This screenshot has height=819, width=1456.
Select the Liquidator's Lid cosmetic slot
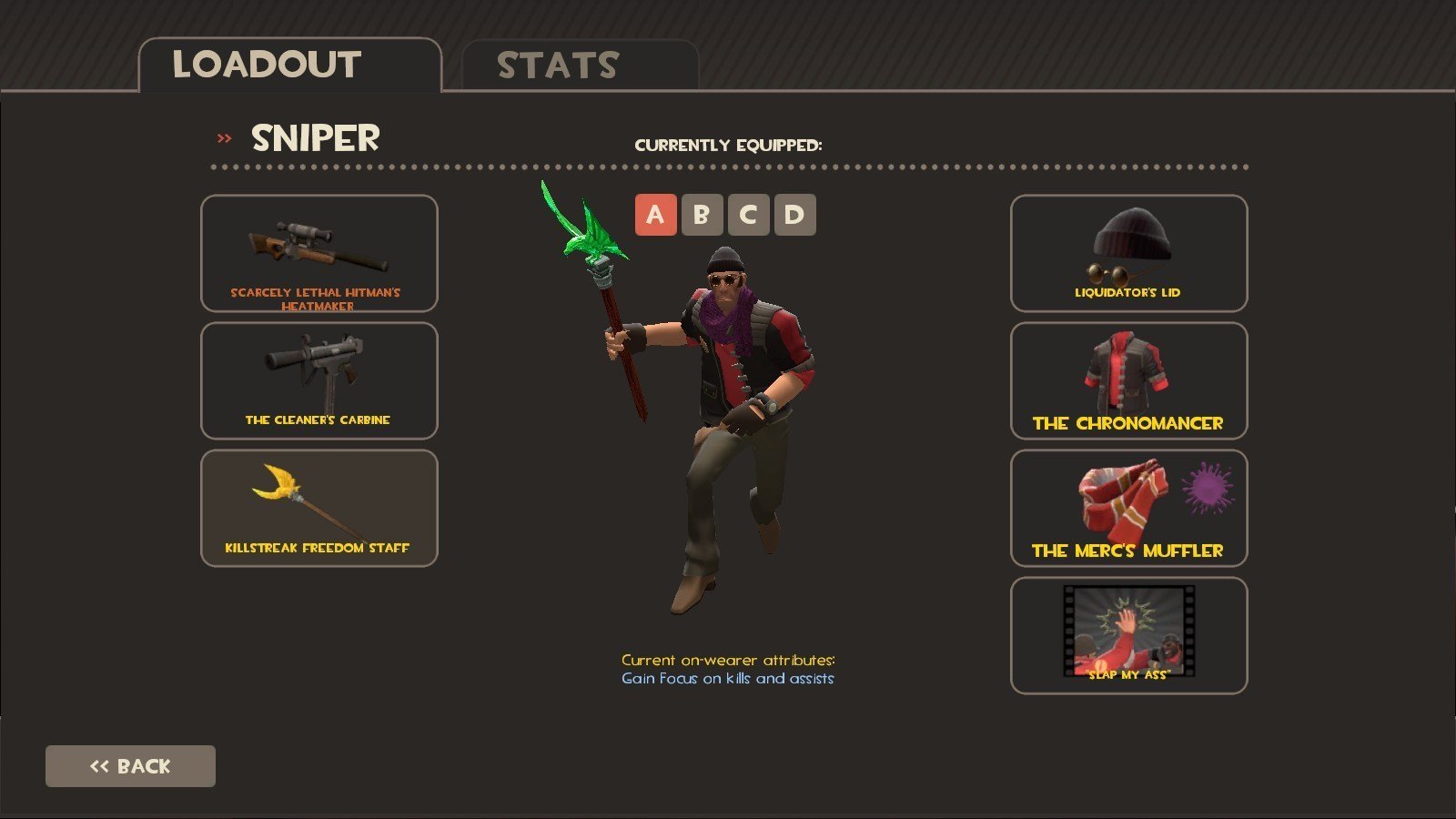coord(1128,253)
